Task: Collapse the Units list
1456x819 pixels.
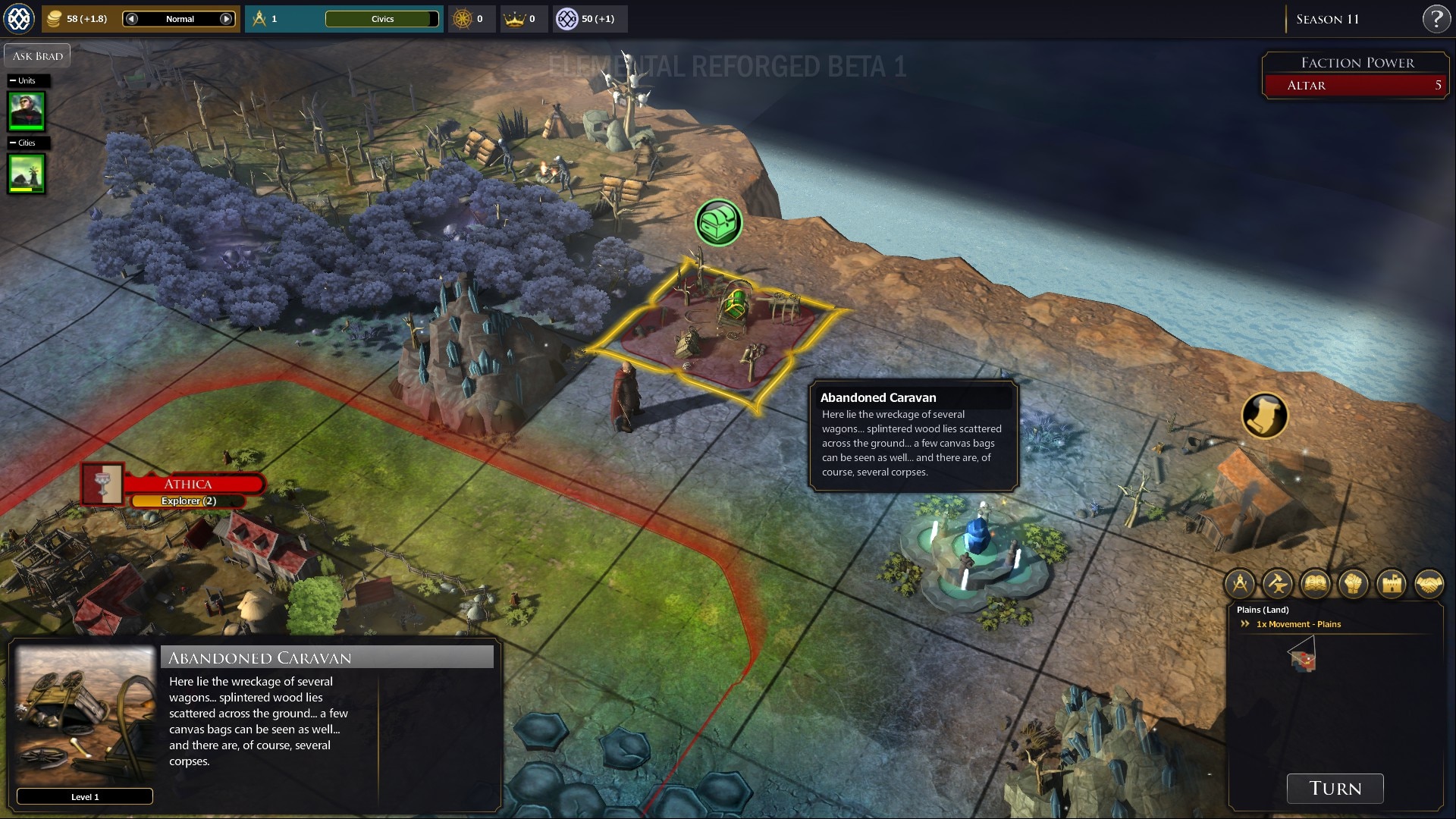Action: [x=13, y=80]
